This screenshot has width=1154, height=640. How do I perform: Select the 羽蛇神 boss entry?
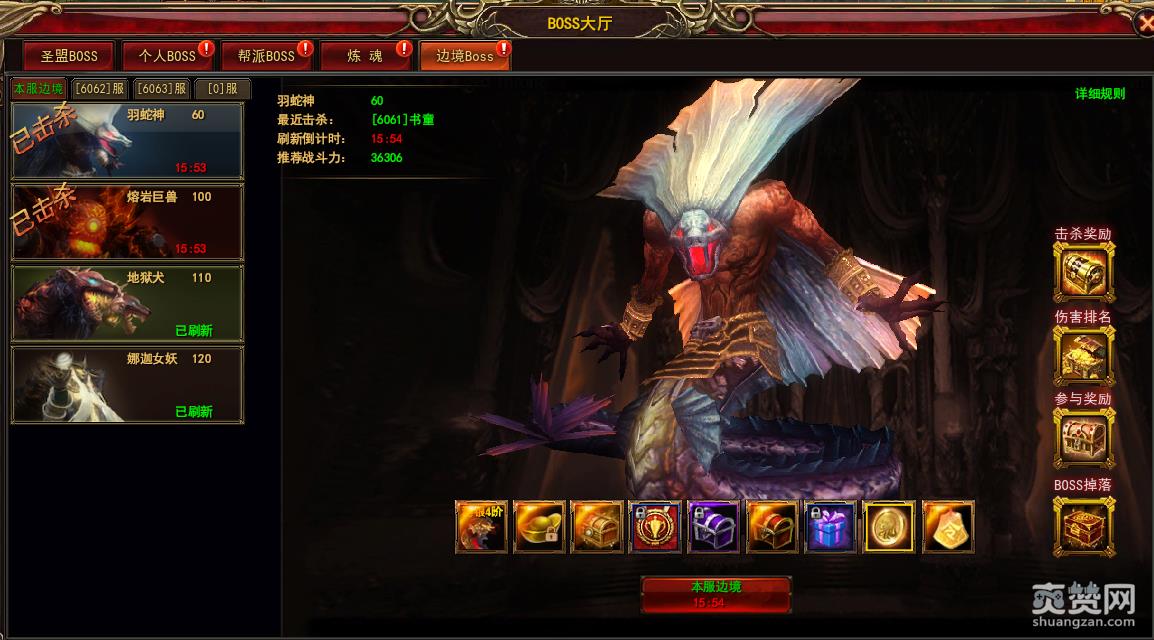(x=127, y=140)
